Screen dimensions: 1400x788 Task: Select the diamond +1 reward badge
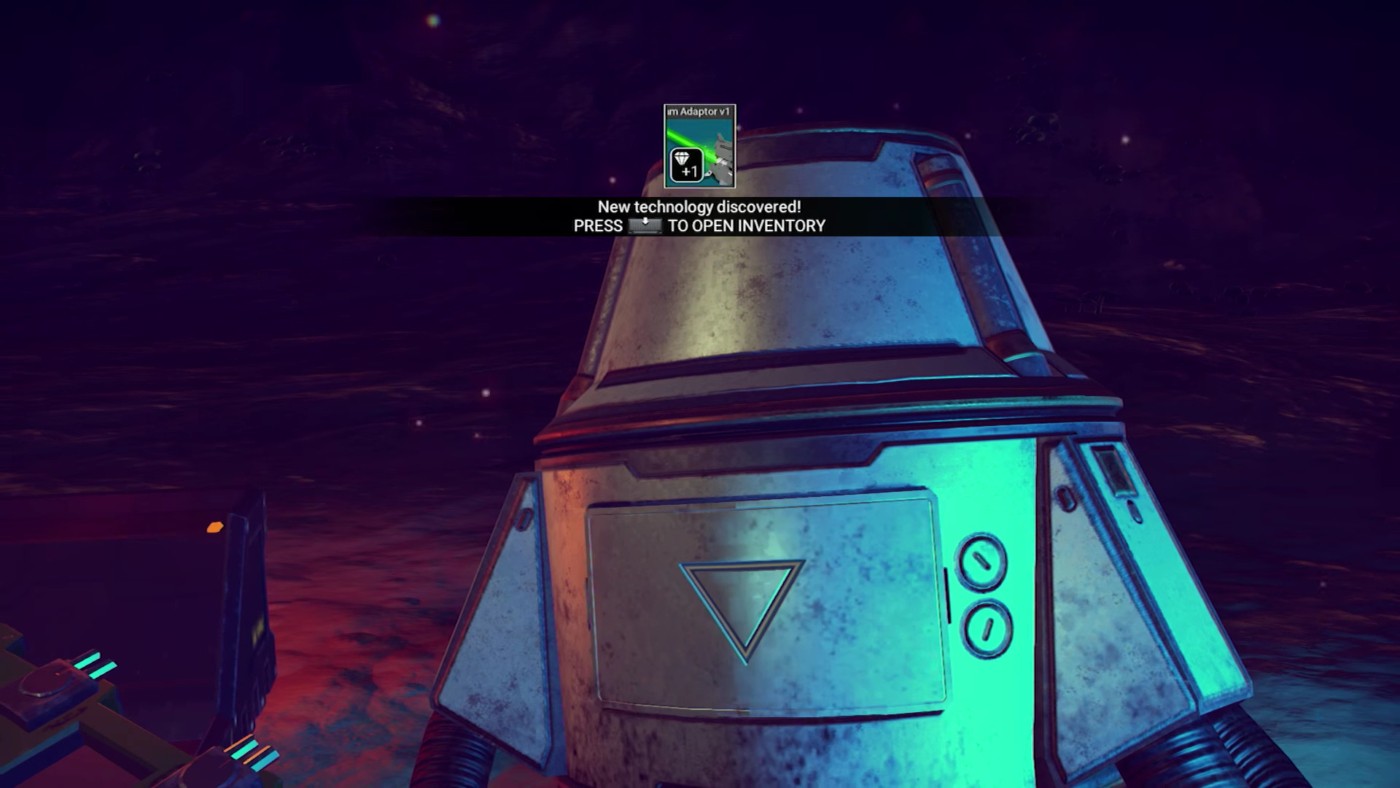686,164
